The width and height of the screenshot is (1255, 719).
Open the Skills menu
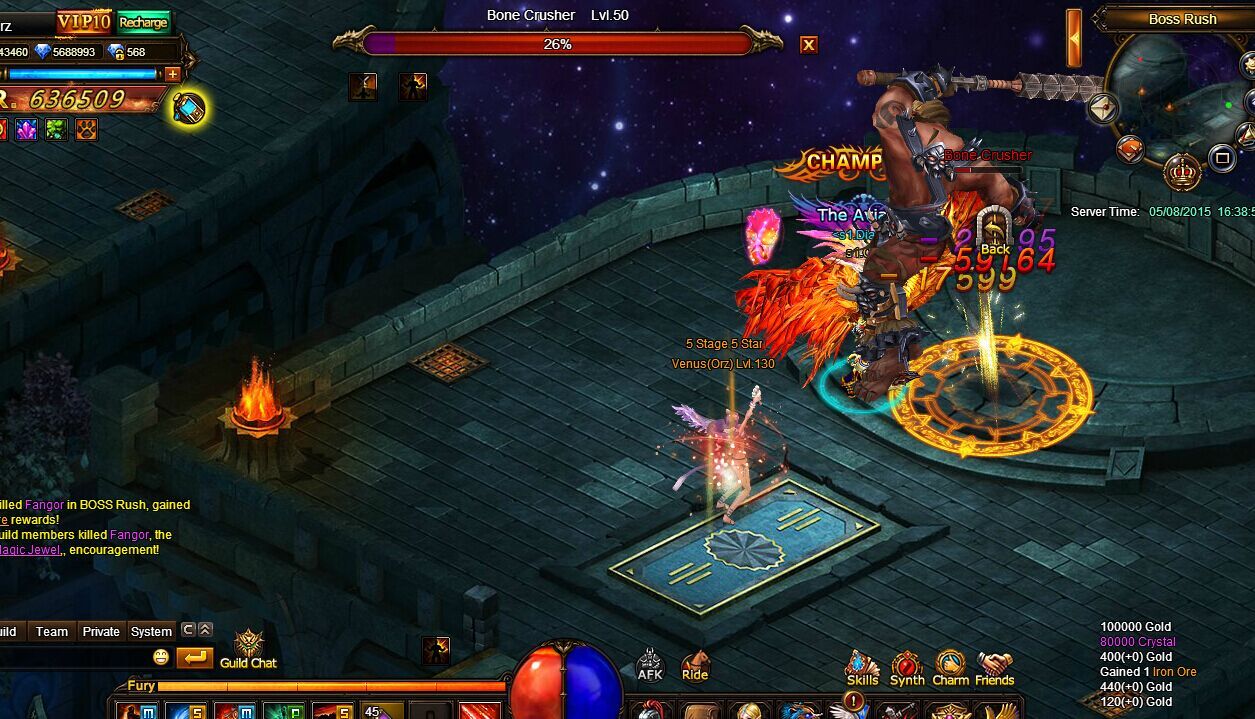[x=862, y=668]
